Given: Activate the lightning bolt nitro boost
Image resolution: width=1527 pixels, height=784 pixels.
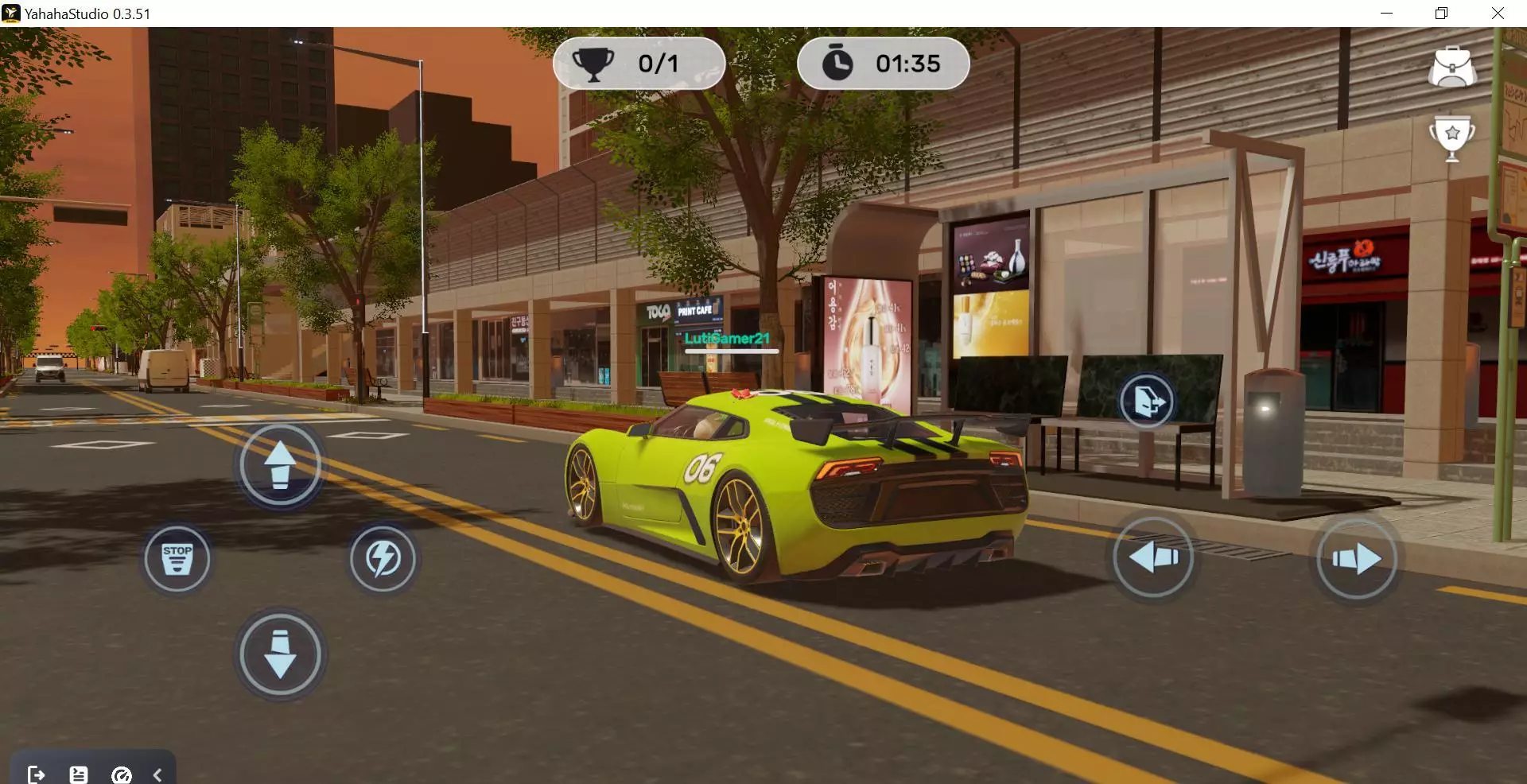Looking at the screenshot, I should [383, 559].
